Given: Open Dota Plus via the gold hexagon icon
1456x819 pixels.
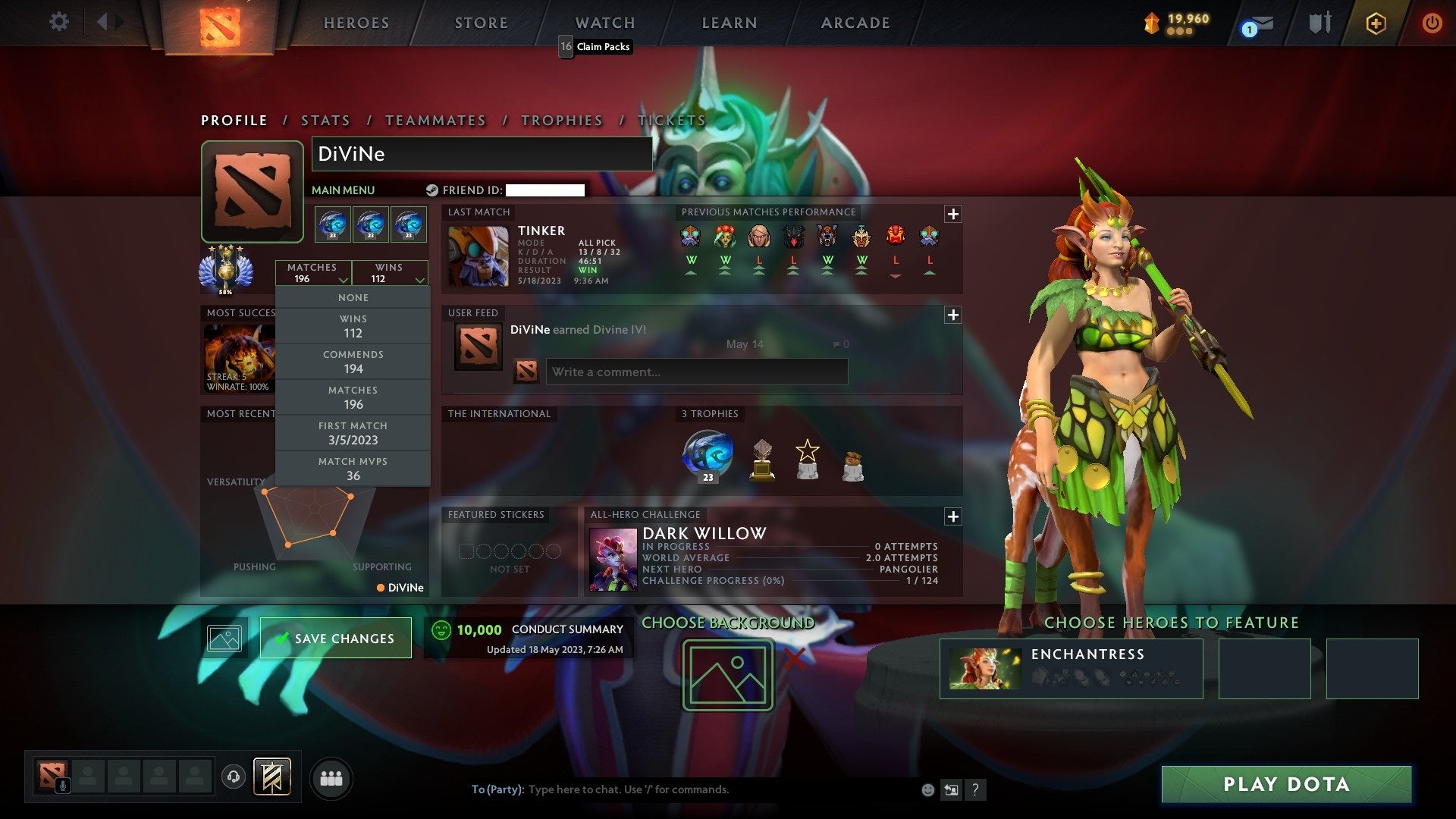Looking at the screenshot, I should (1376, 23).
